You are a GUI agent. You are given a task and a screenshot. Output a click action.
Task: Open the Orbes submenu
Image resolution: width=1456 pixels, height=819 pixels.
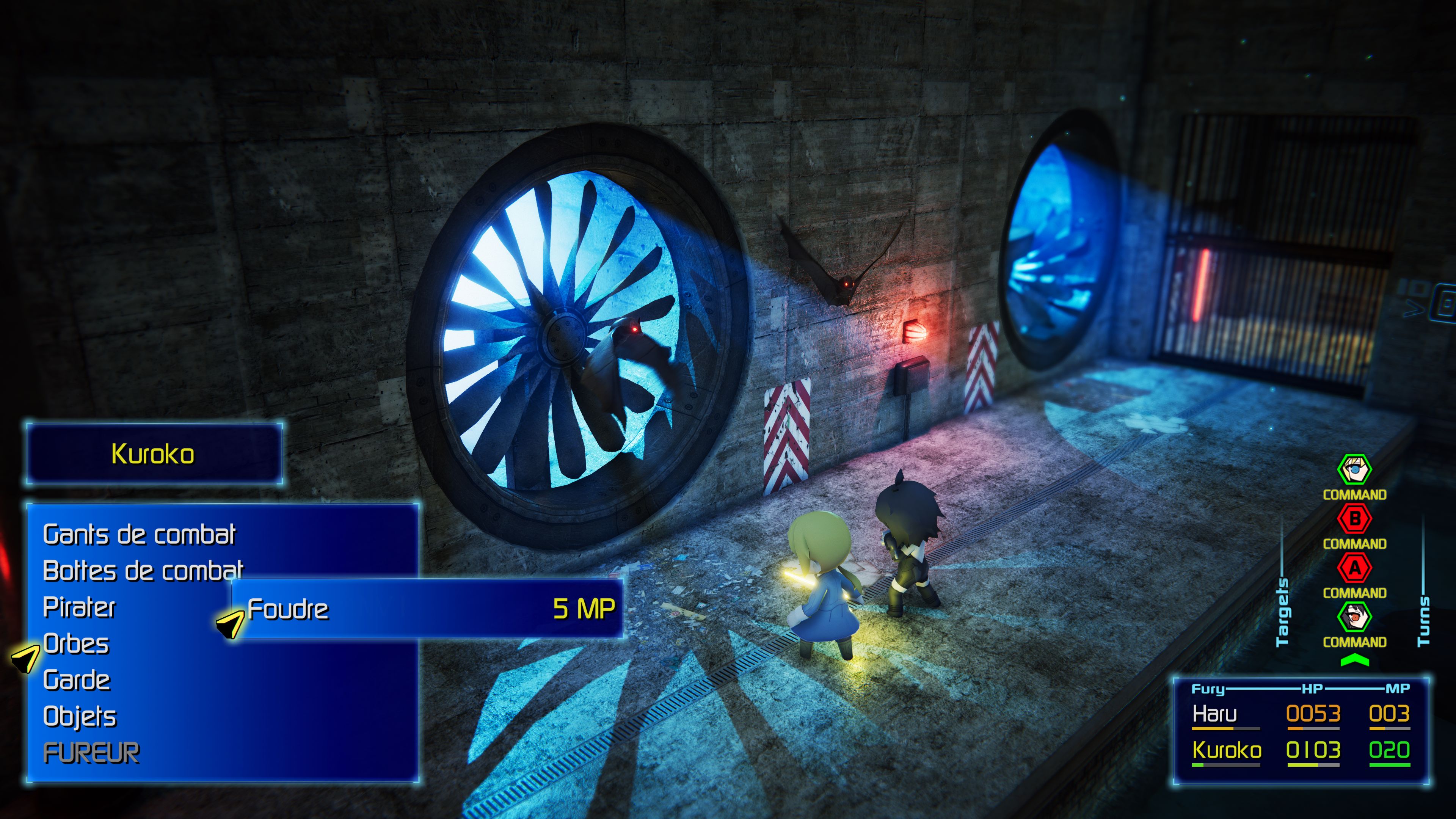[76, 644]
